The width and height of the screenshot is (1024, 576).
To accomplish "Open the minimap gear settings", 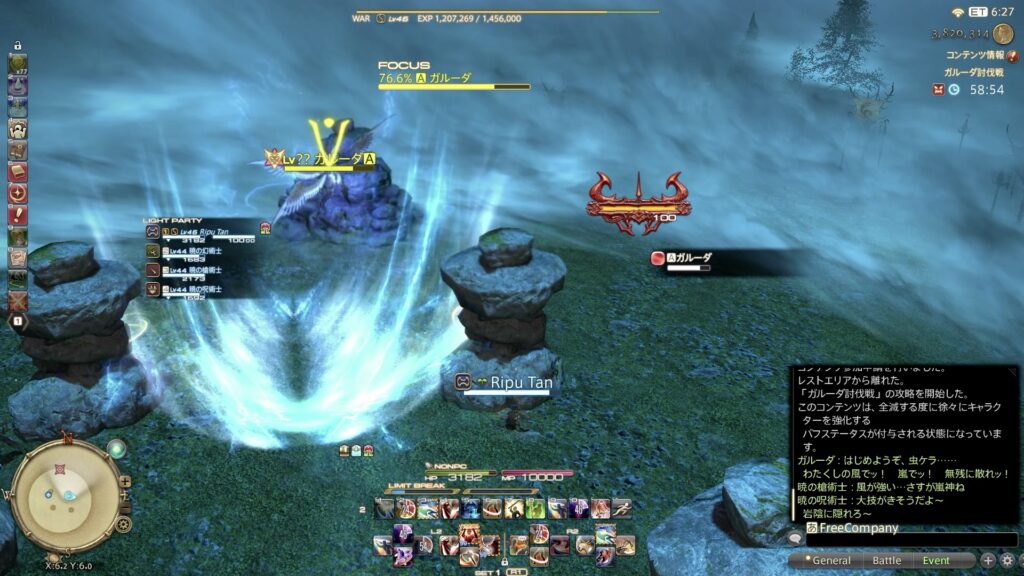I will click(x=124, y=523).
